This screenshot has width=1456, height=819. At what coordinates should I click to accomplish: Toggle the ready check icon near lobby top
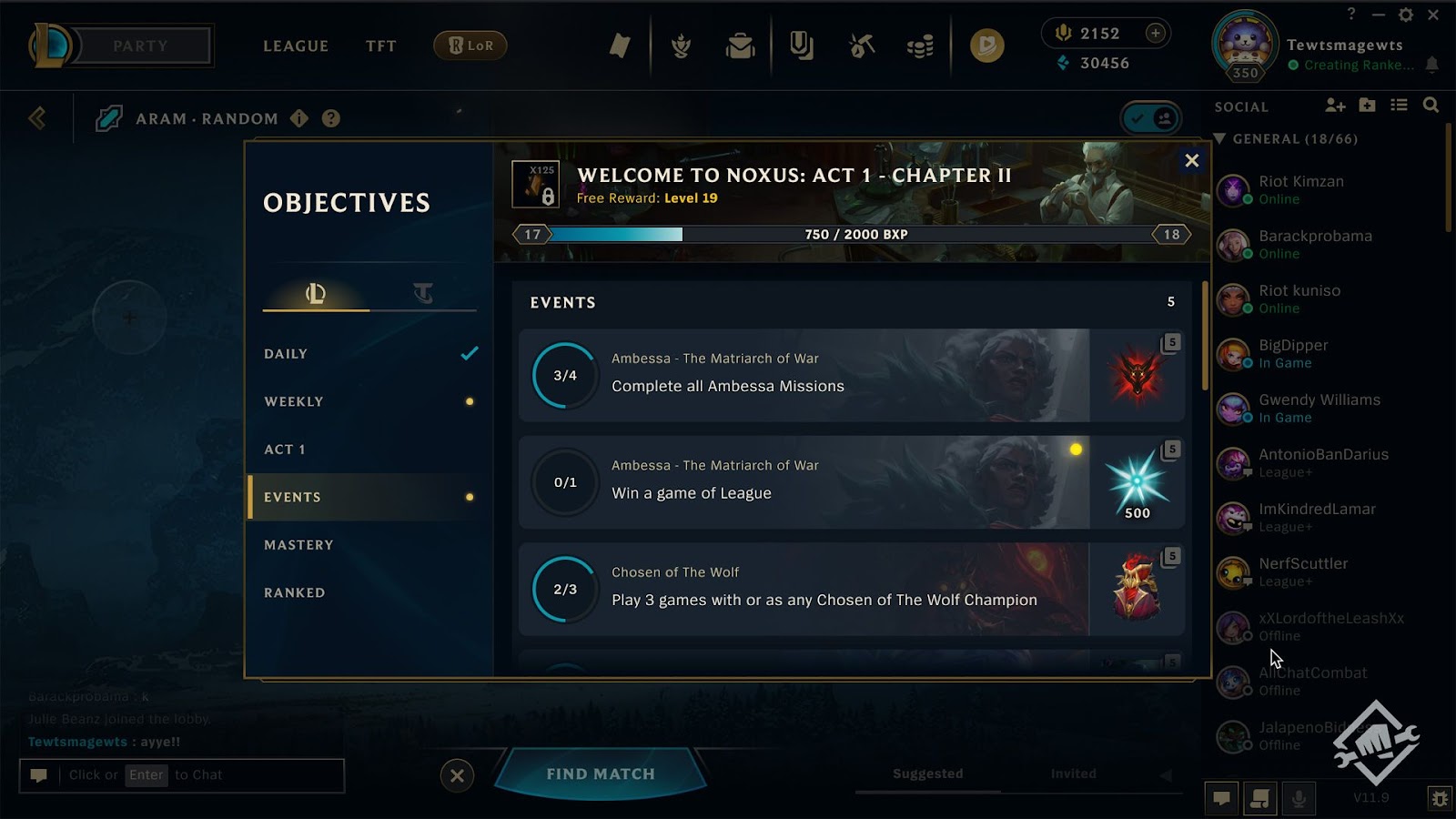1150,118
